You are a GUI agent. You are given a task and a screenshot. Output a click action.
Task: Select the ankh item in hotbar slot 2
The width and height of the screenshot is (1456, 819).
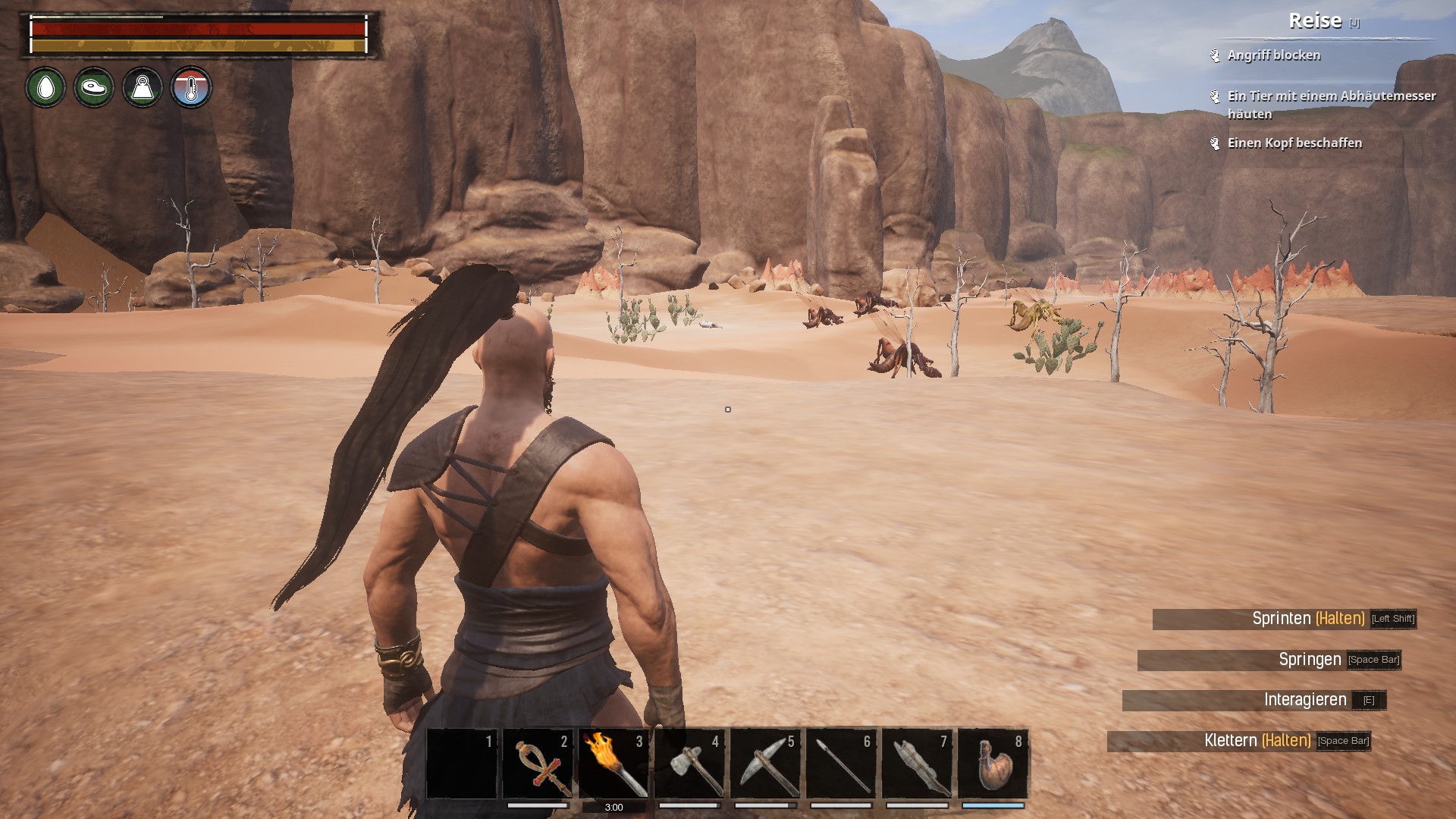(538, 764)
